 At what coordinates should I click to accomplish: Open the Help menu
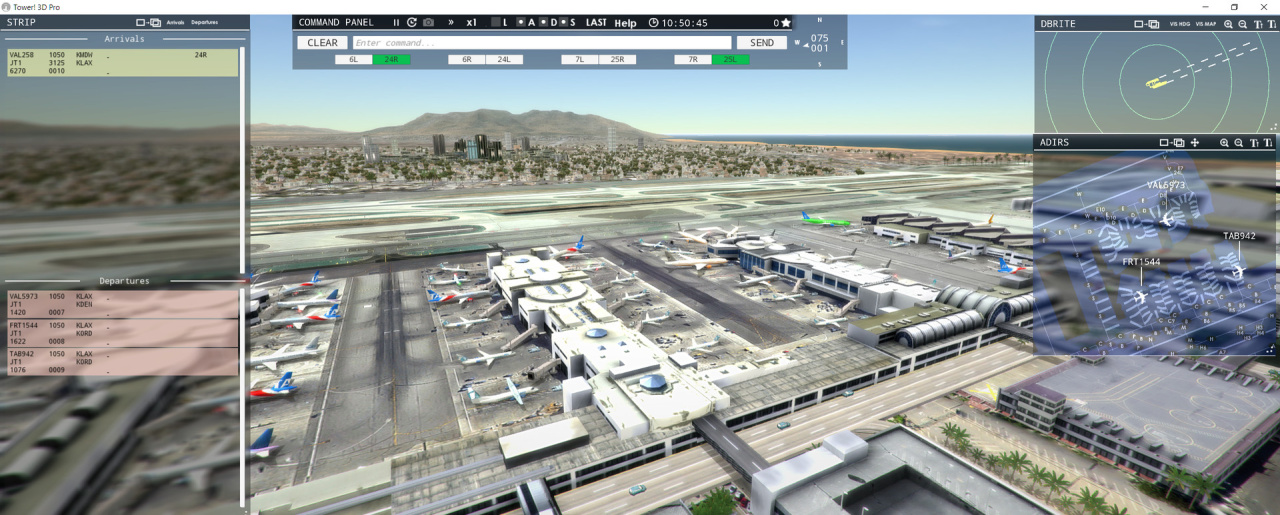click(625, 23)
